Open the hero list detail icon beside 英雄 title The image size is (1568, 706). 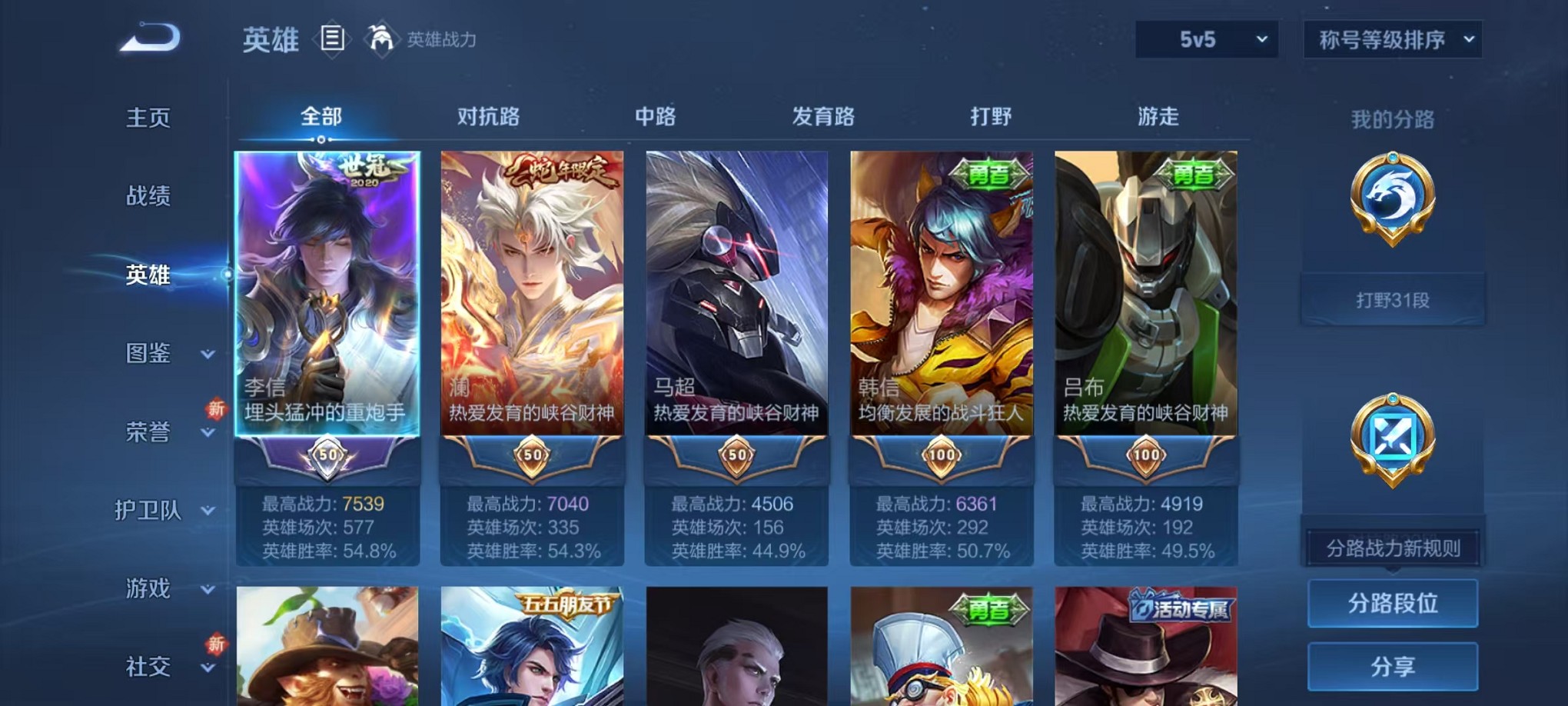click(x=331, y=40)
